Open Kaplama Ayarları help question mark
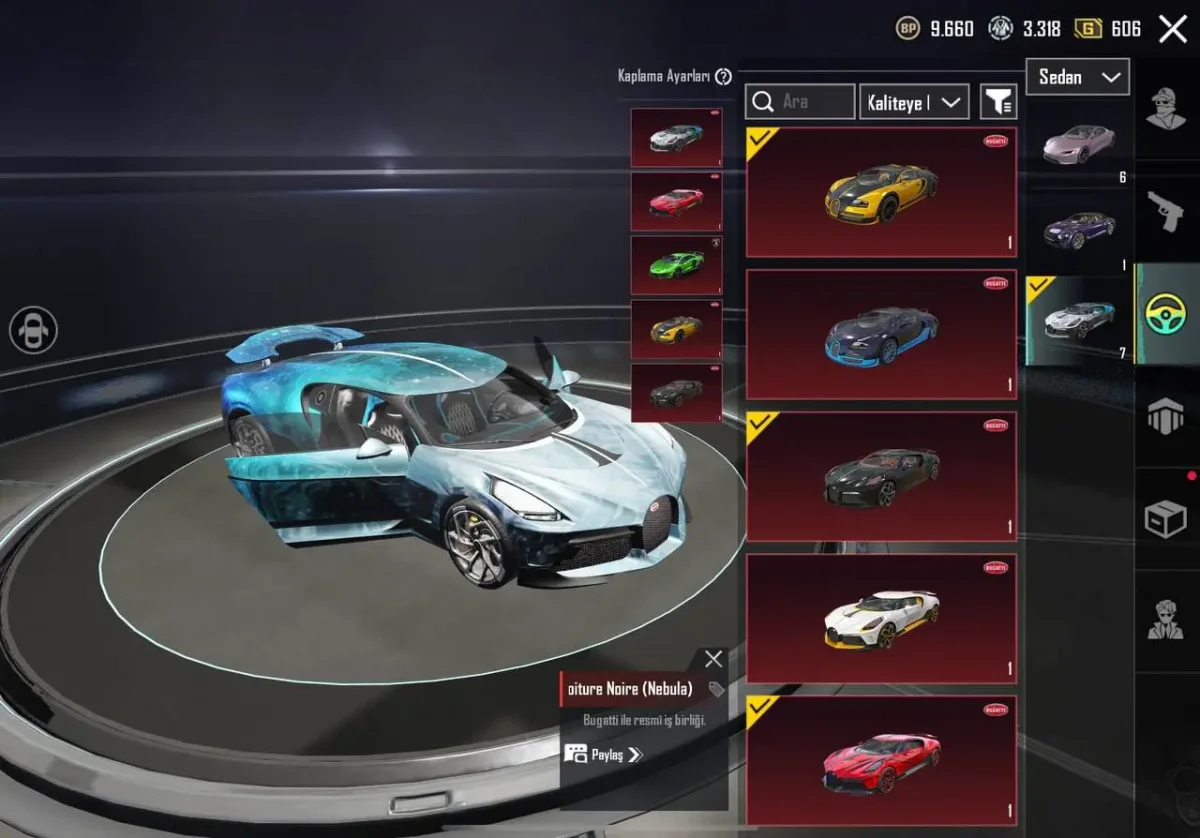The height and width of the screenshot is (838, 1200). pyautogui.click(x=723, y=76)
